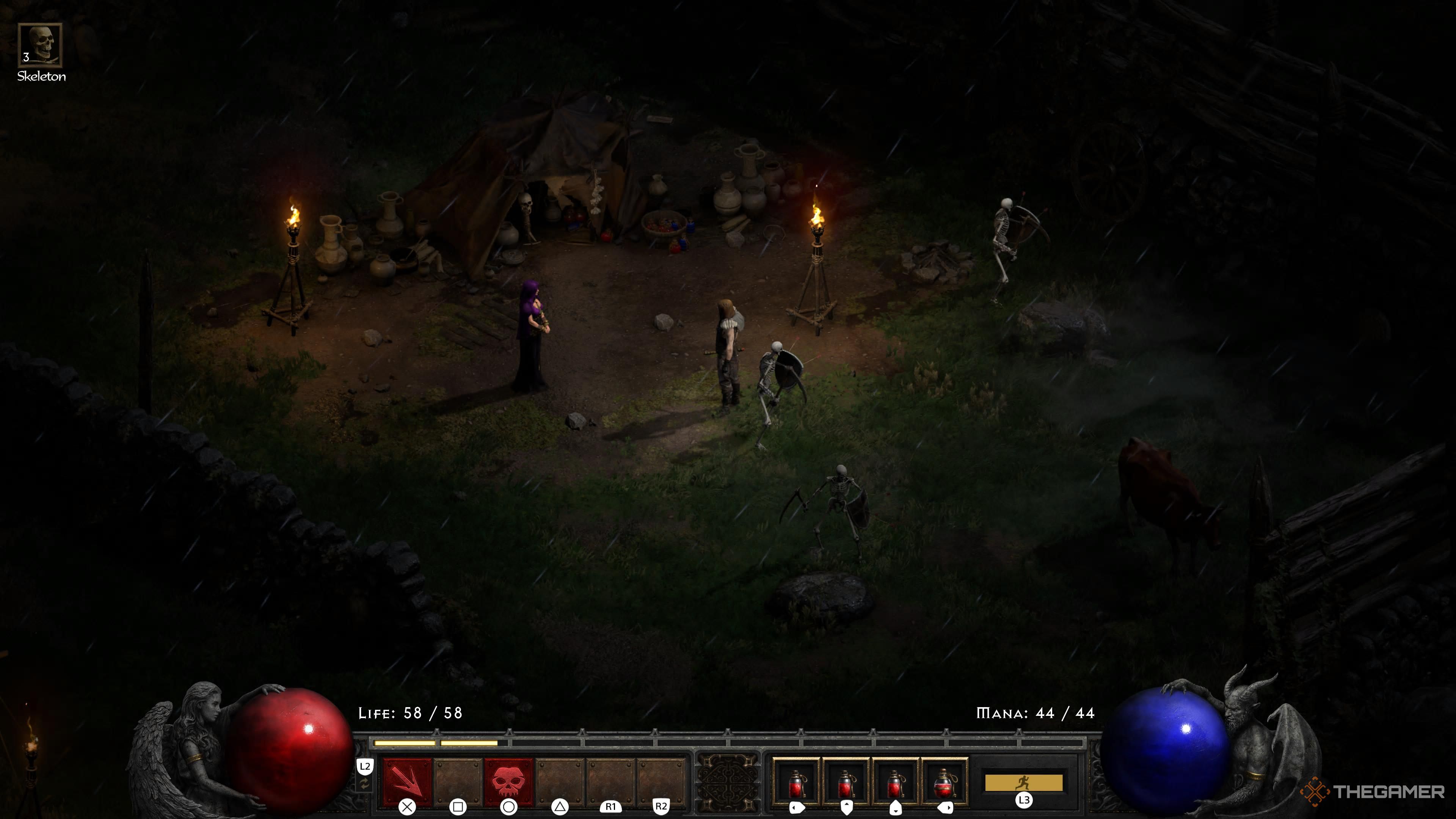Image resolution: width=1456 pixels, height=819 pixels.
Task: Drink the round red potion flask
Action: pos(945,783)
